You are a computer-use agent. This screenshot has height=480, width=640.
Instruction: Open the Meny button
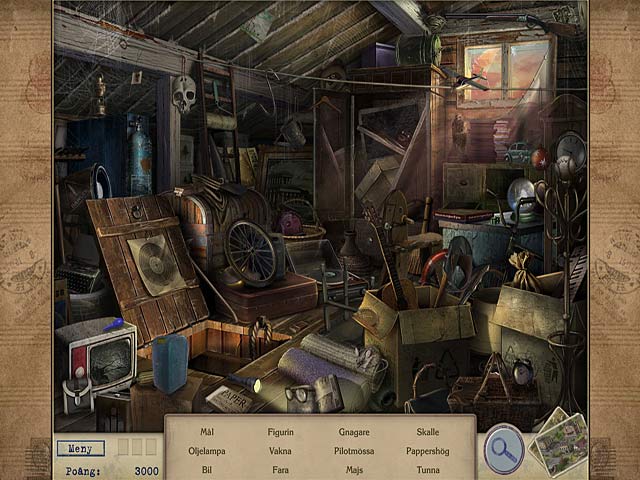[x=81, y=448]
